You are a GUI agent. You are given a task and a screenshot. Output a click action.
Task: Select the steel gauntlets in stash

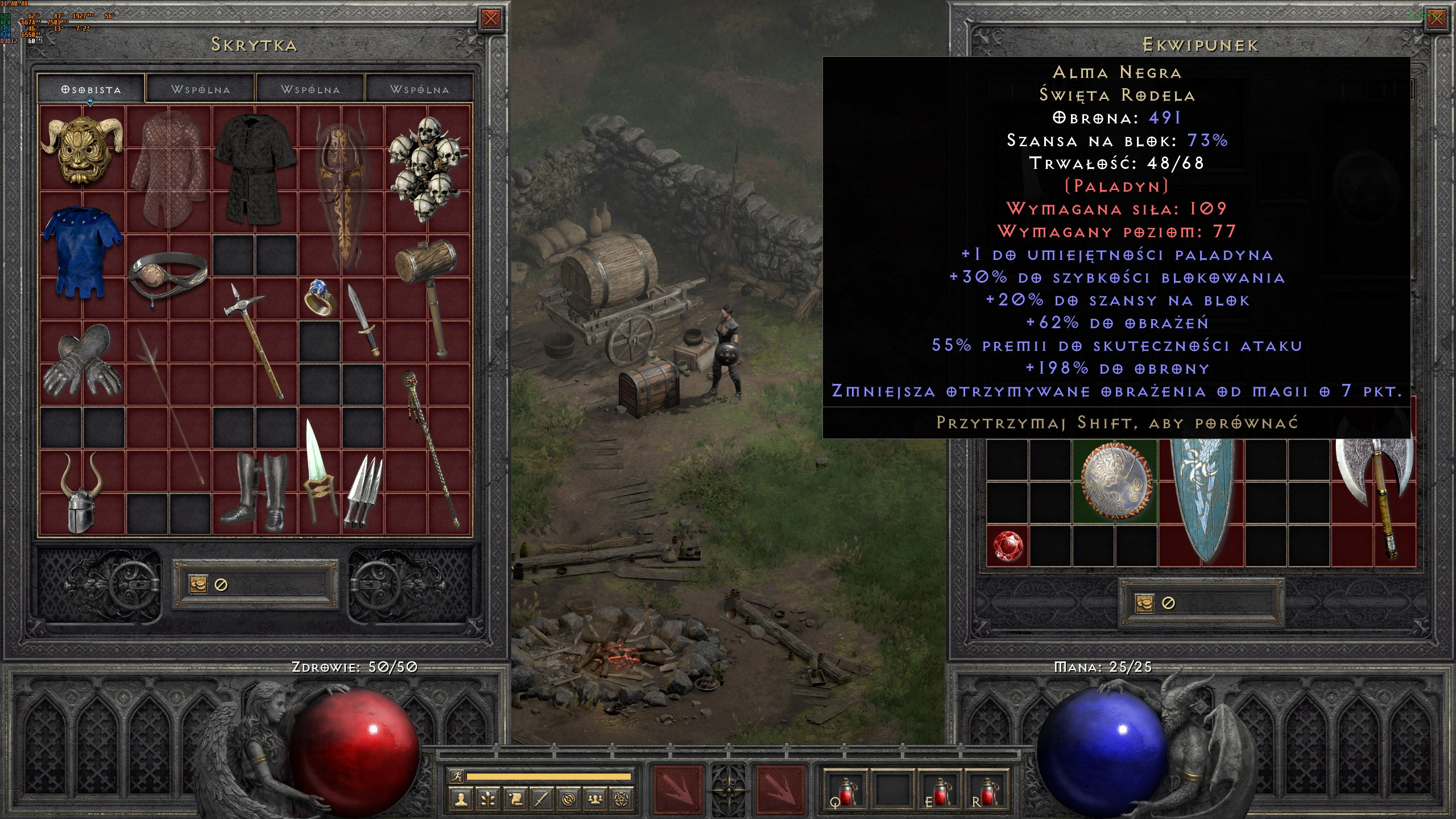click(x=83, y=362)
